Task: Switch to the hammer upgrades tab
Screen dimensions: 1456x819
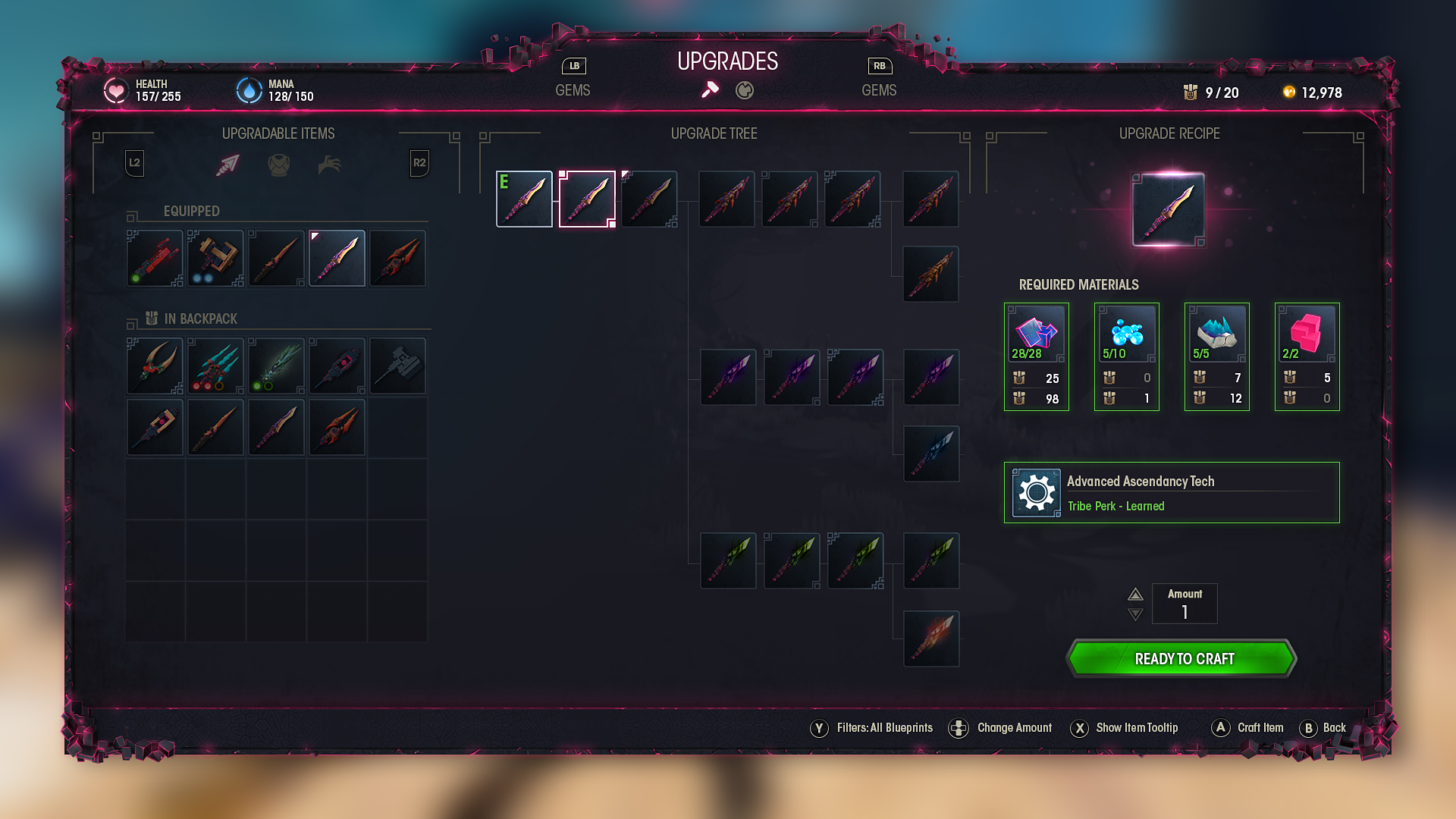Action: click(x=710, y=90)
